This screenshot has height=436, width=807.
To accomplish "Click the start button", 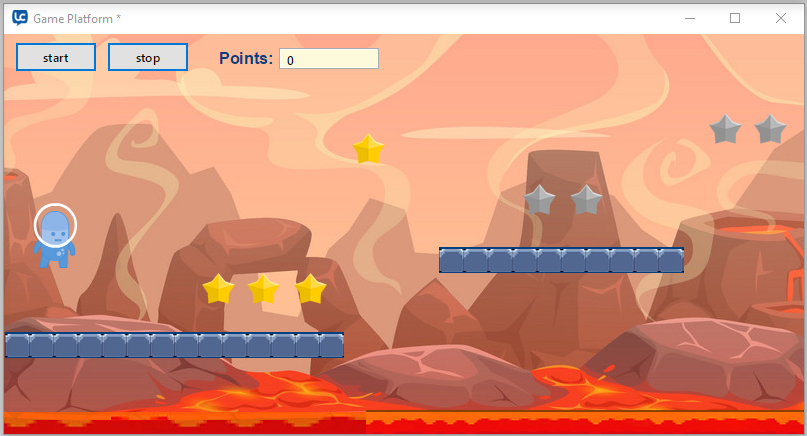I will pyautogui.click(x=56, y=58).
